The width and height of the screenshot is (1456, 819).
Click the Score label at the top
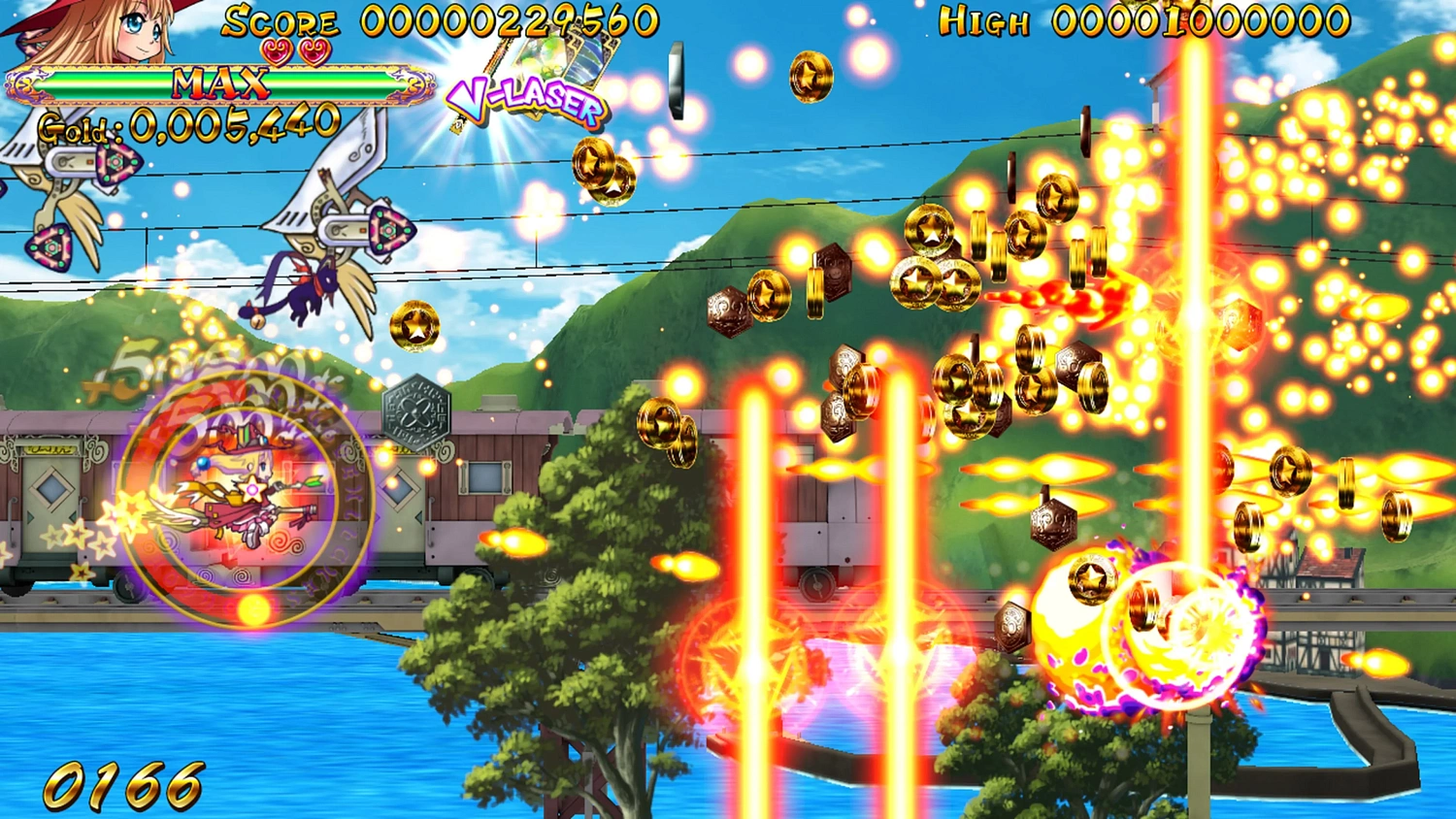coord(281,19)
